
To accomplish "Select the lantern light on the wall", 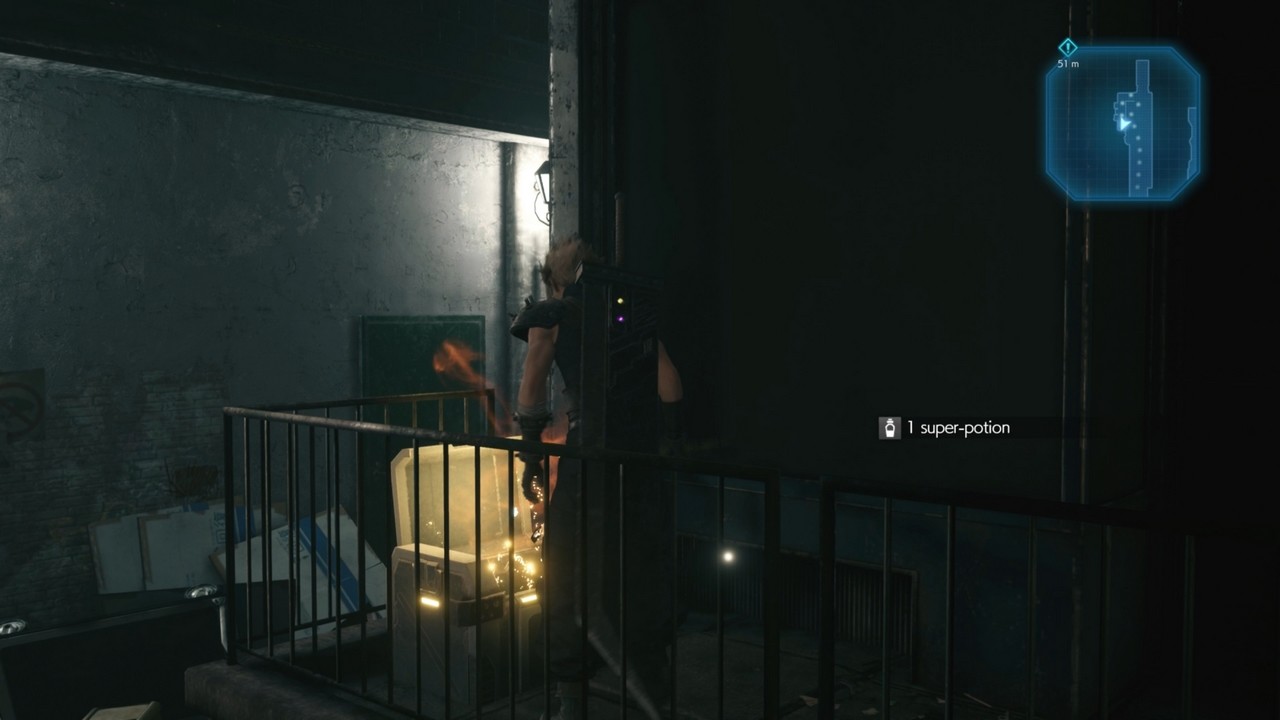I will 543,185.
